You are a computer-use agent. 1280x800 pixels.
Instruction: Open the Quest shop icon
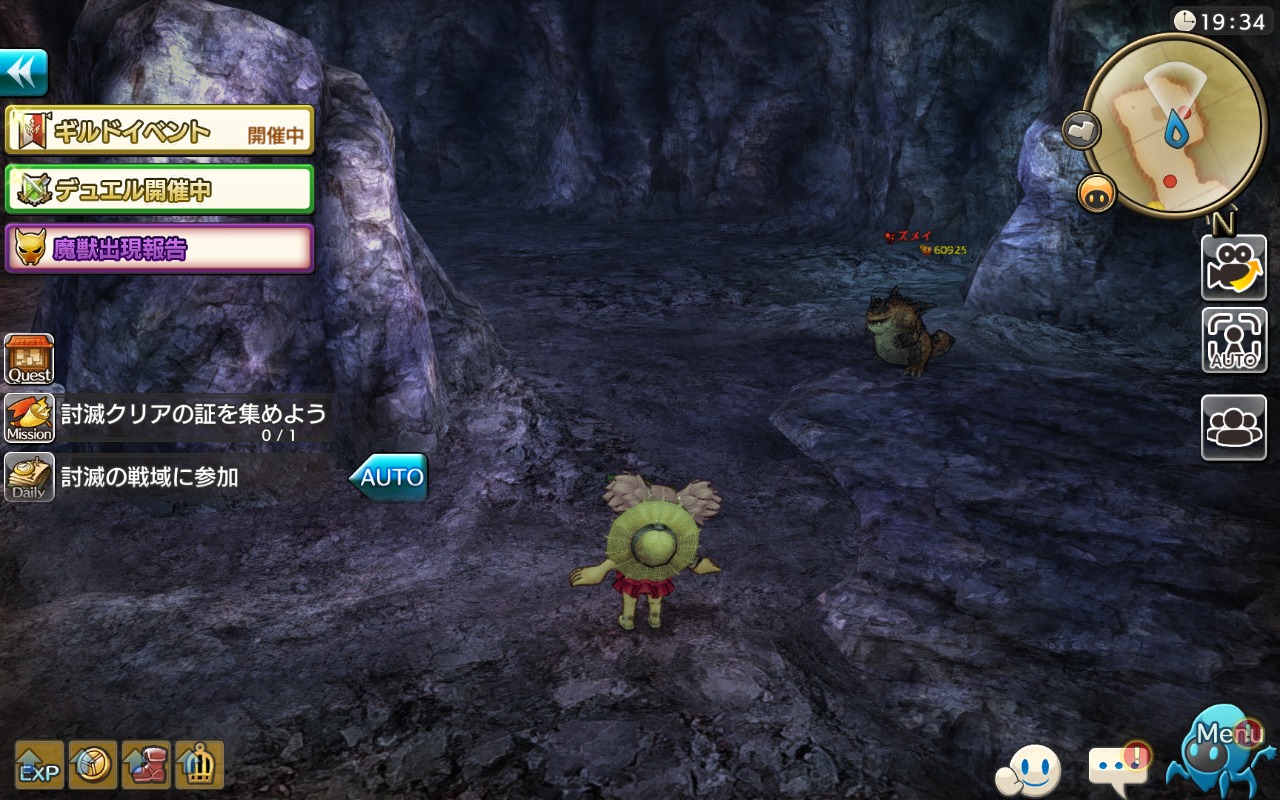29,359
